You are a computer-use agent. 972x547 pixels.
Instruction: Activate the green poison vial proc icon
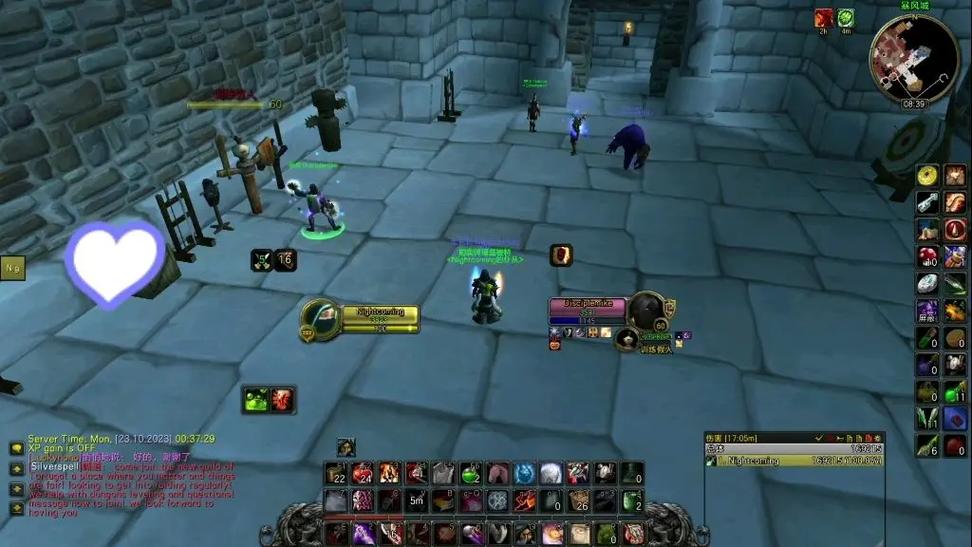256,400
